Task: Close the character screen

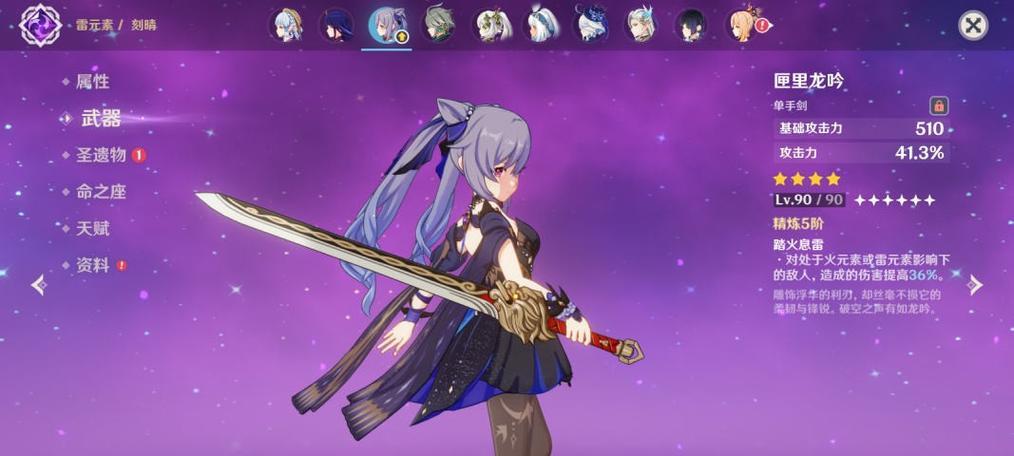Action: [x=973, y=25]
